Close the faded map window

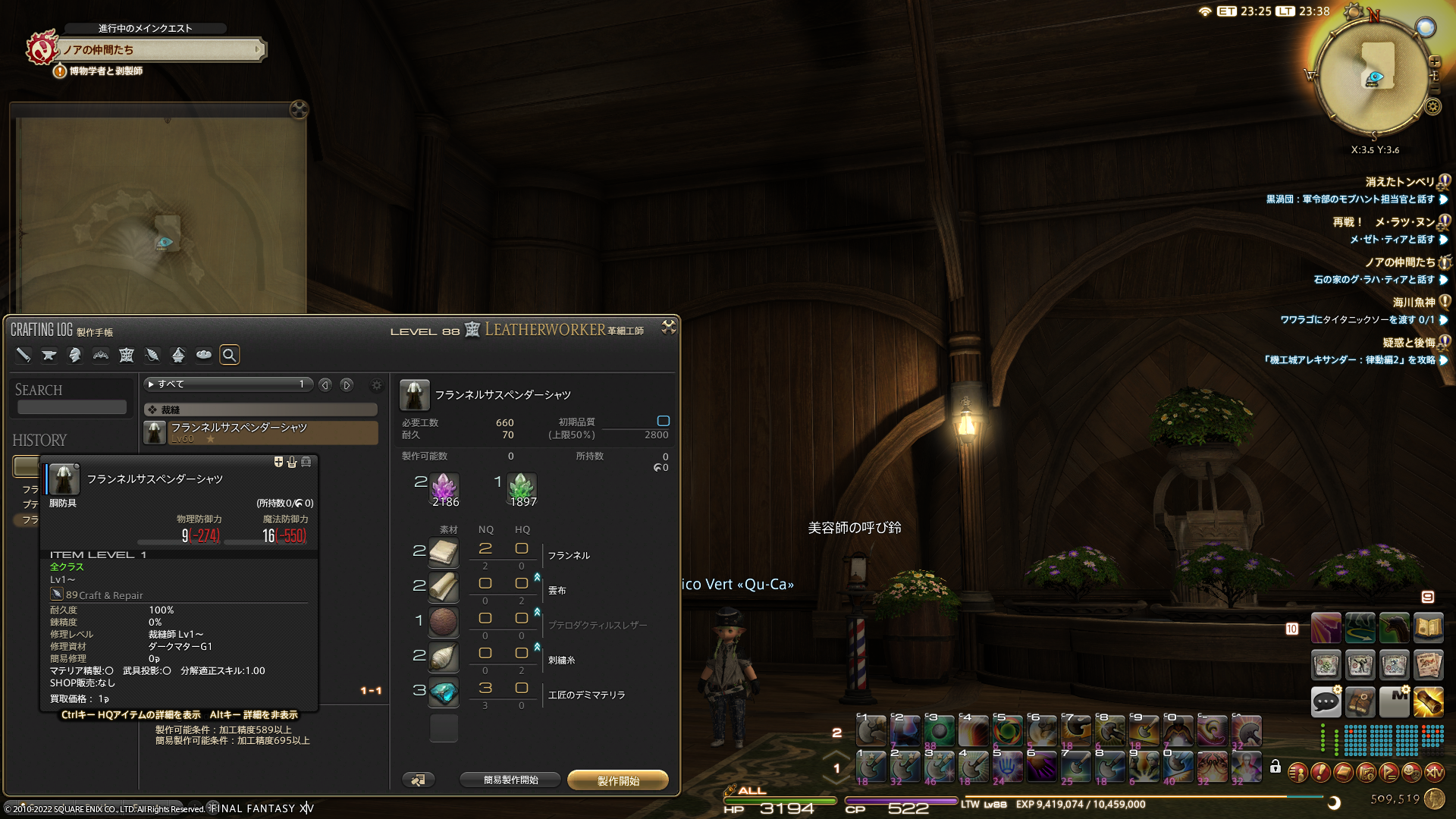[x=299, y=110]
